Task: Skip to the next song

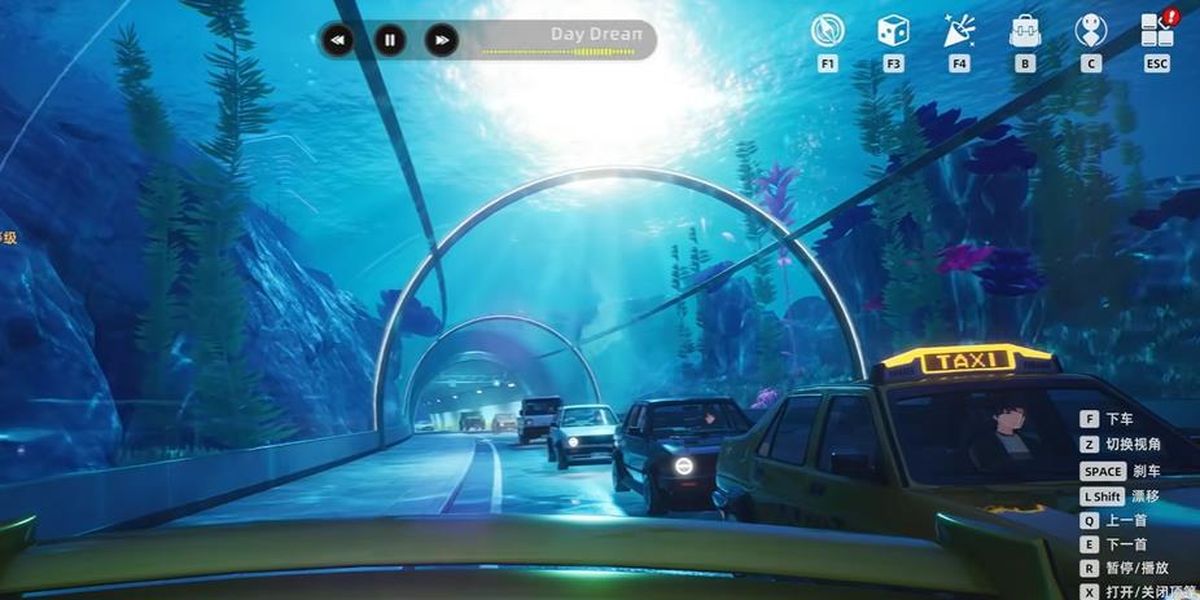Action: (x=441, y=40)
